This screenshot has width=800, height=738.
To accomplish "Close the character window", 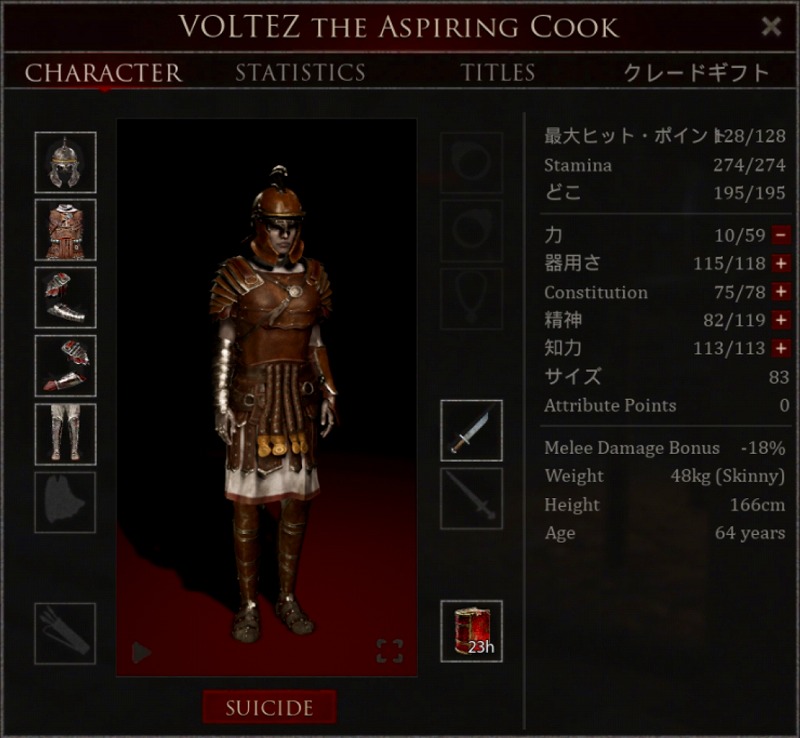I will click(771, 27).
